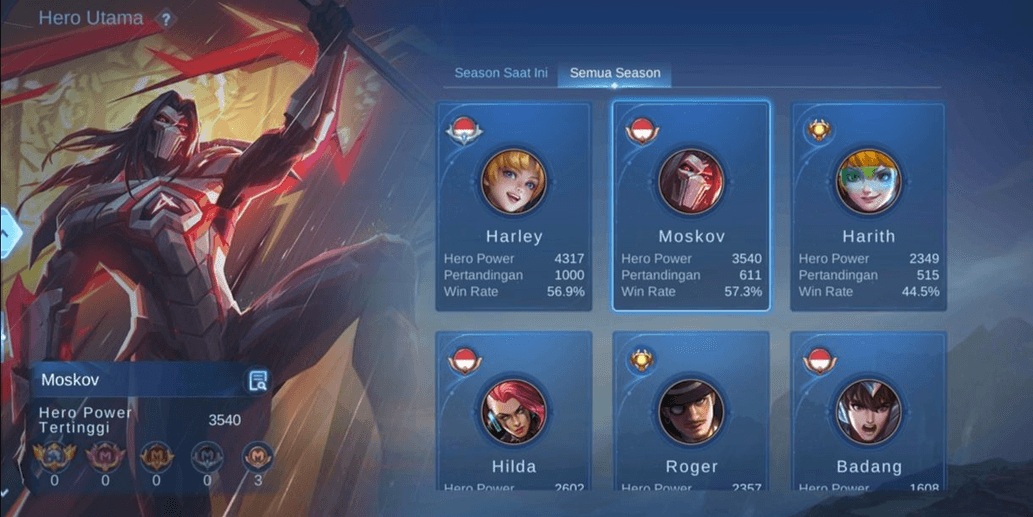1033x517 pixels.
Task: Switch to the Season Saat Ini tab
Action: [x=501, y=73]
